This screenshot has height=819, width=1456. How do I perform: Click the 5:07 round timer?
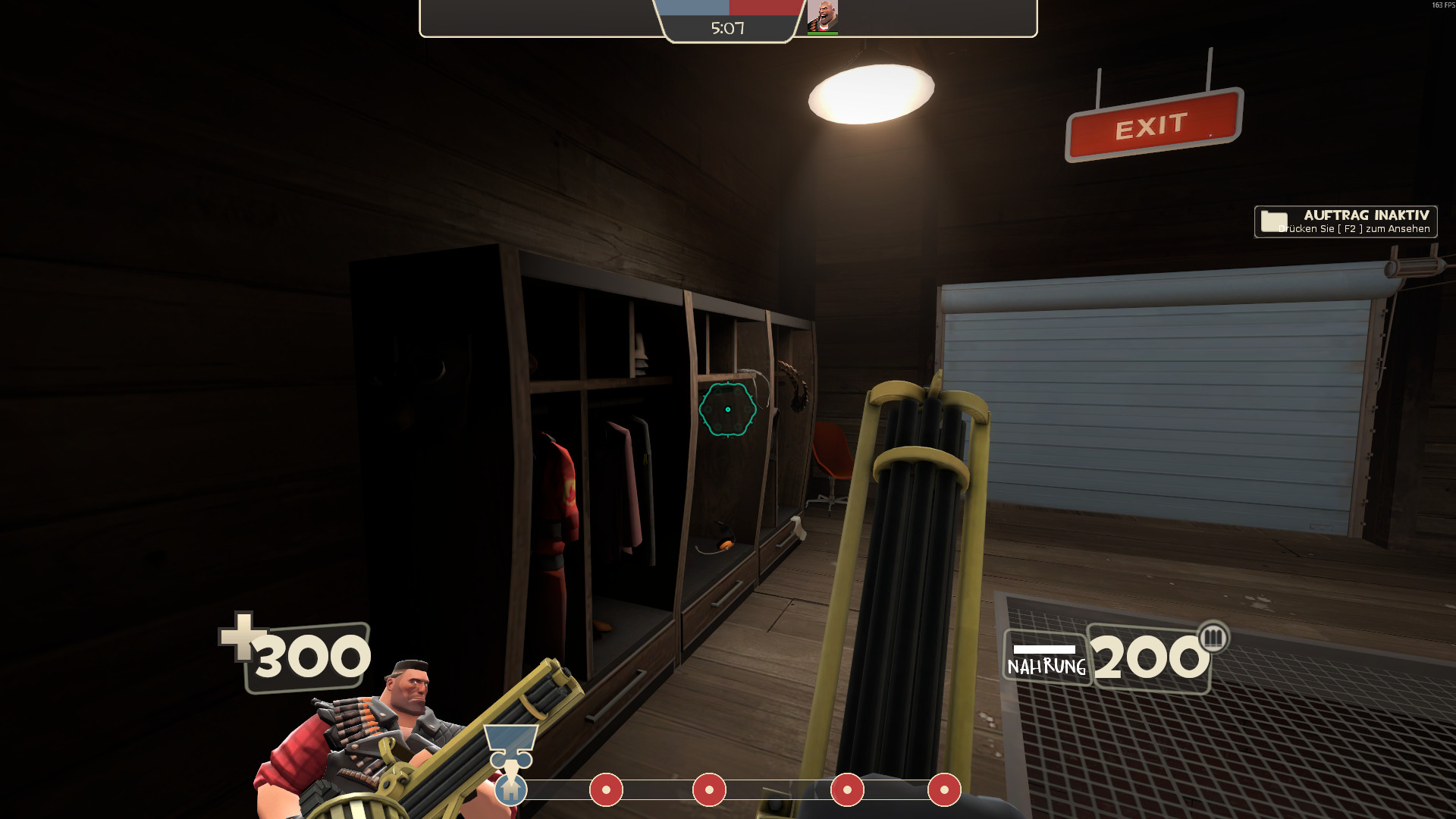[x=726, y=28]
